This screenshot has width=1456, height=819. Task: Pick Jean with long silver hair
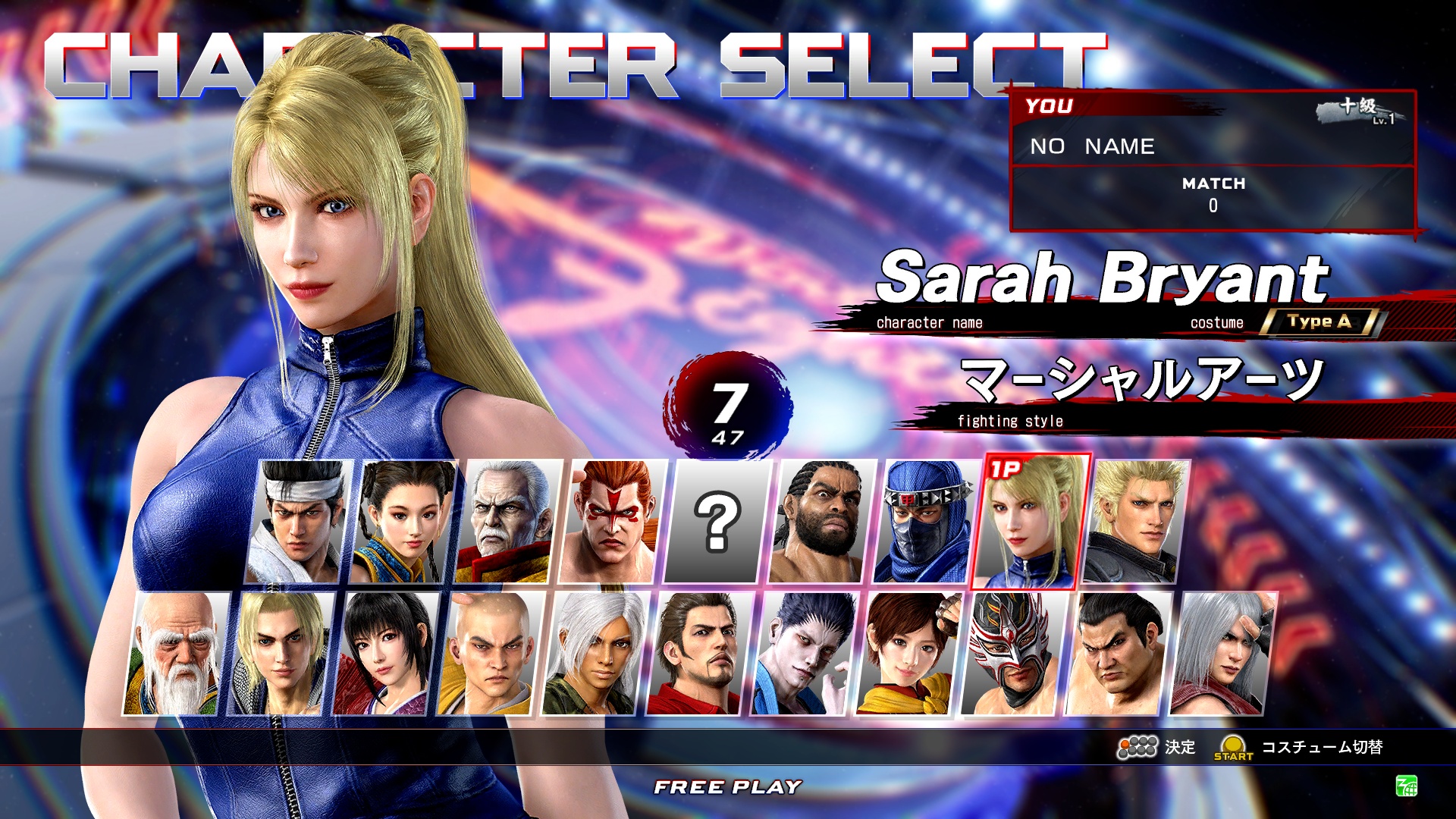point(1222,654)
